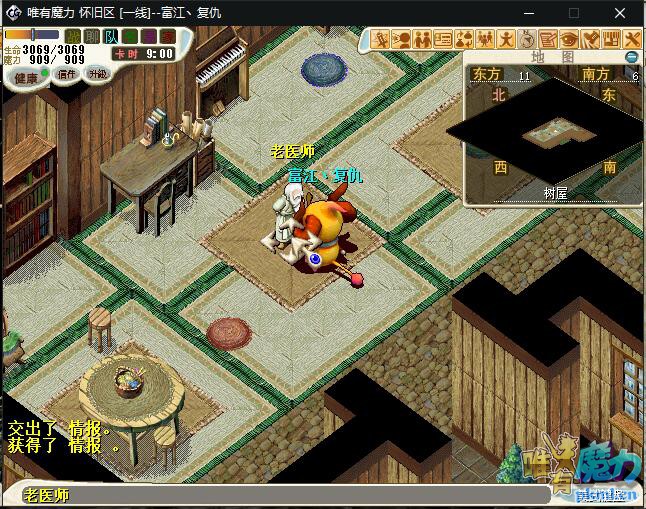Open the money bag exchange icon
646x509 pixels.
click(x=464, y=39)
